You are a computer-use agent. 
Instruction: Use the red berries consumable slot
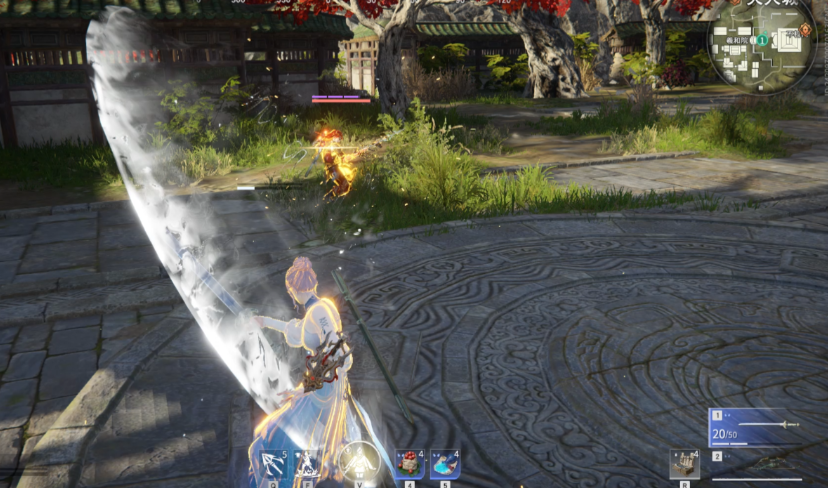pos(408,464)
